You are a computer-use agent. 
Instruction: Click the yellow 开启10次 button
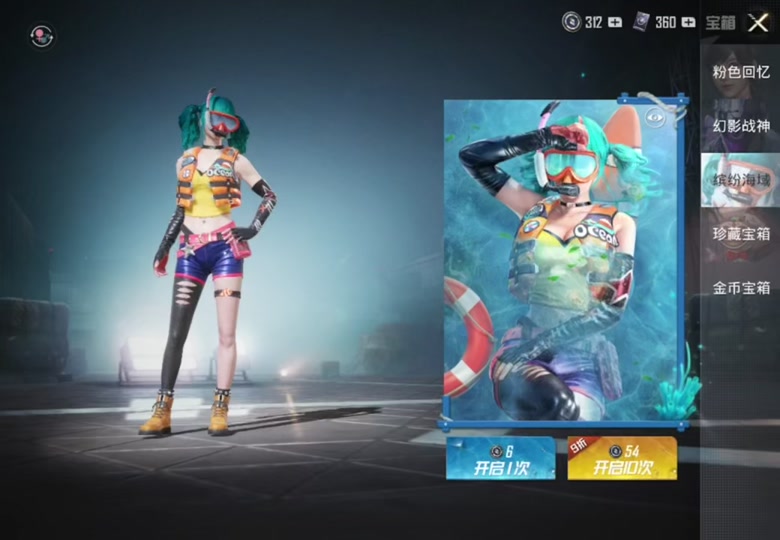tap(621, 458)
